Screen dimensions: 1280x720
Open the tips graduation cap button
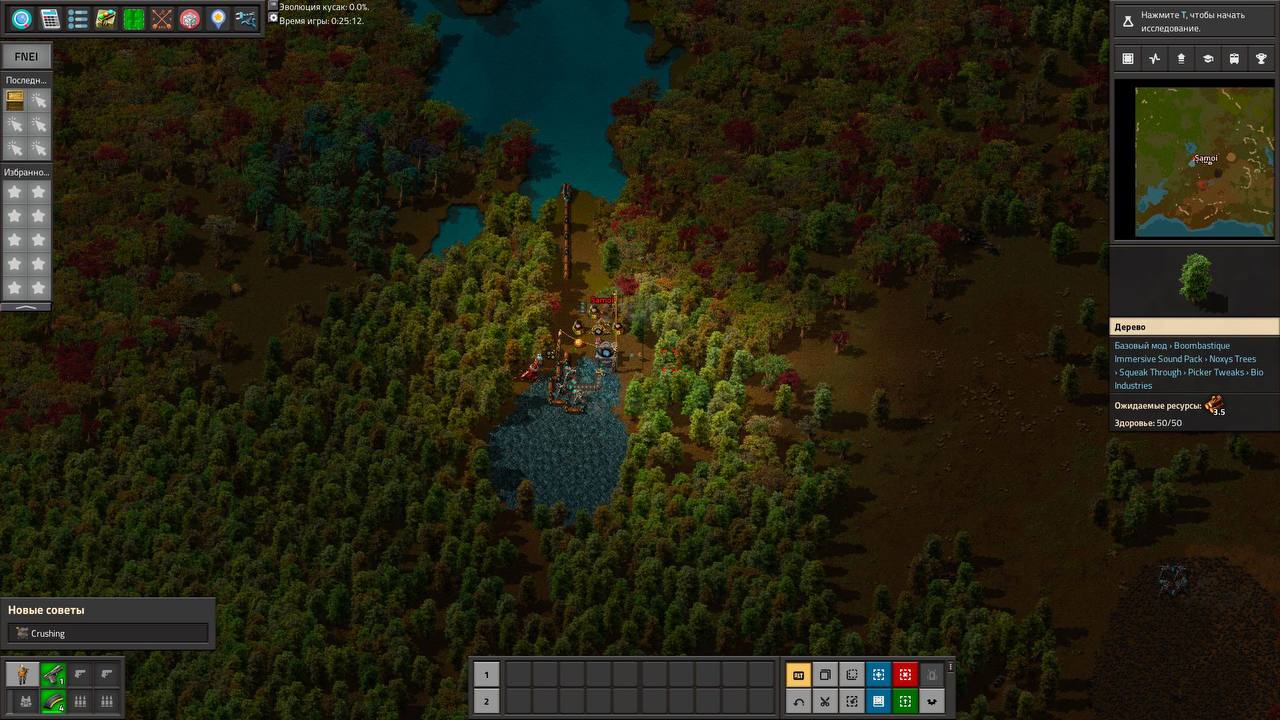point(1208,59)
